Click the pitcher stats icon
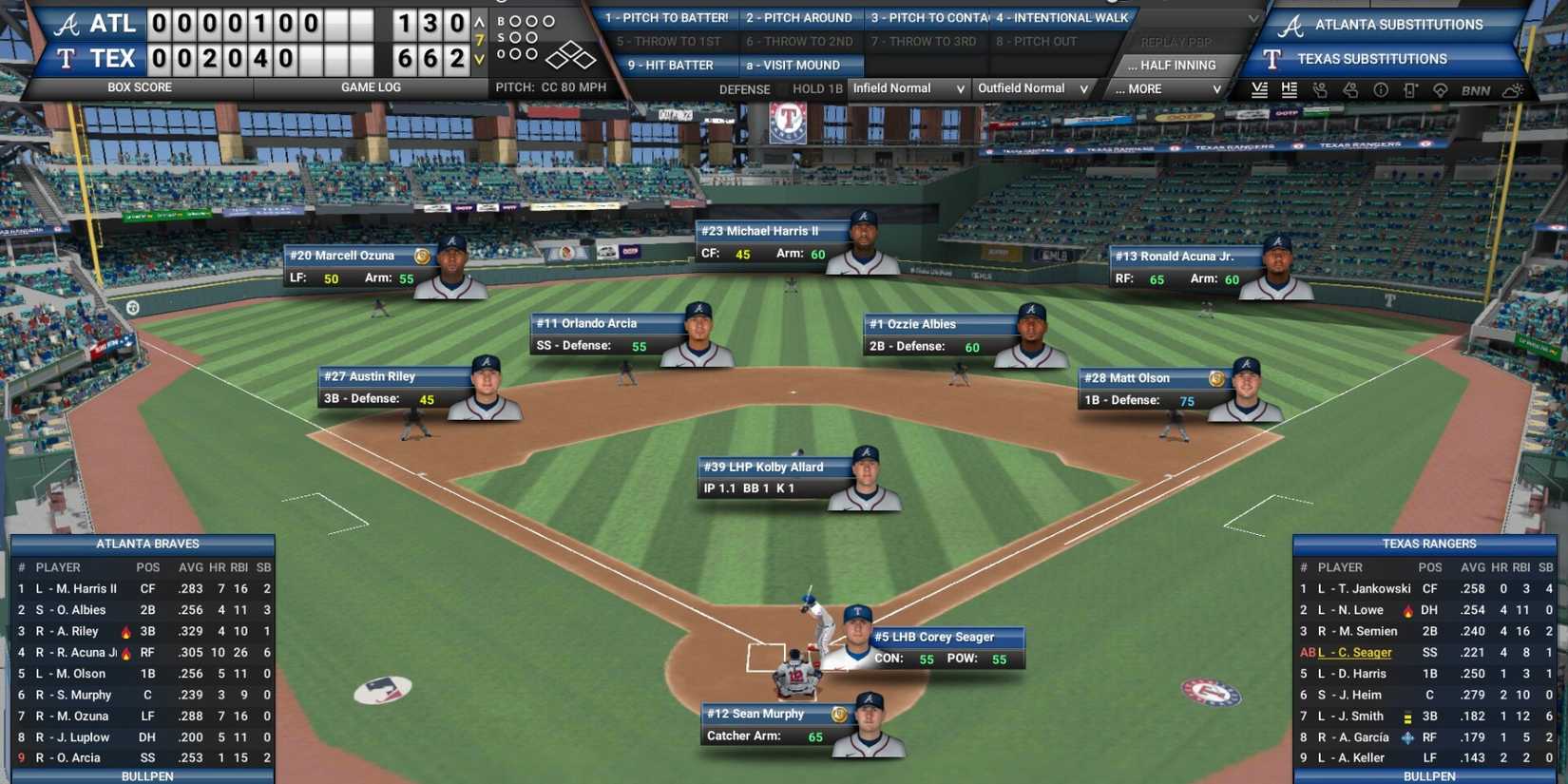This screenshot has width=1568, height=784. tap(1350, 90)
